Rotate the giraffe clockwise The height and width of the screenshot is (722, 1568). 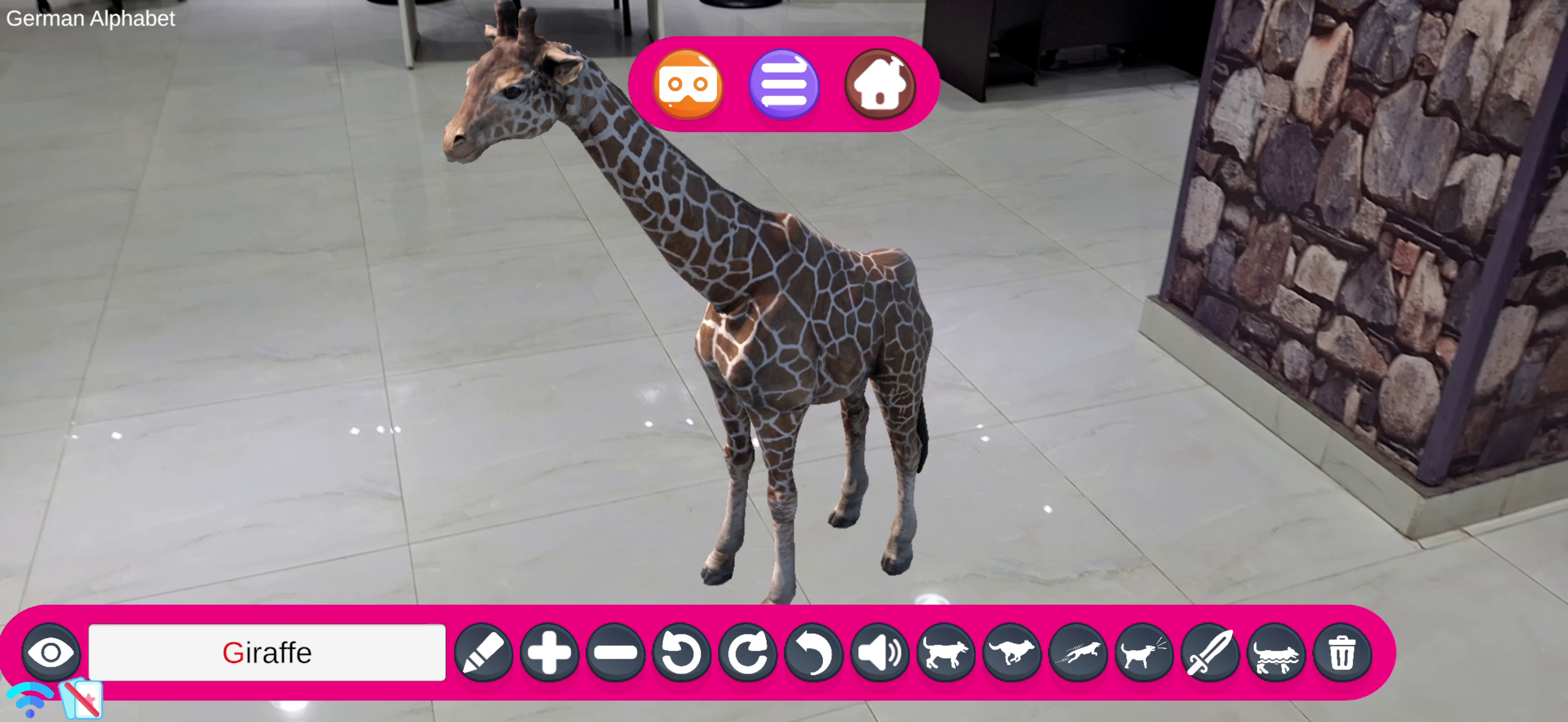pyautogui.click(x=748, y=653)
